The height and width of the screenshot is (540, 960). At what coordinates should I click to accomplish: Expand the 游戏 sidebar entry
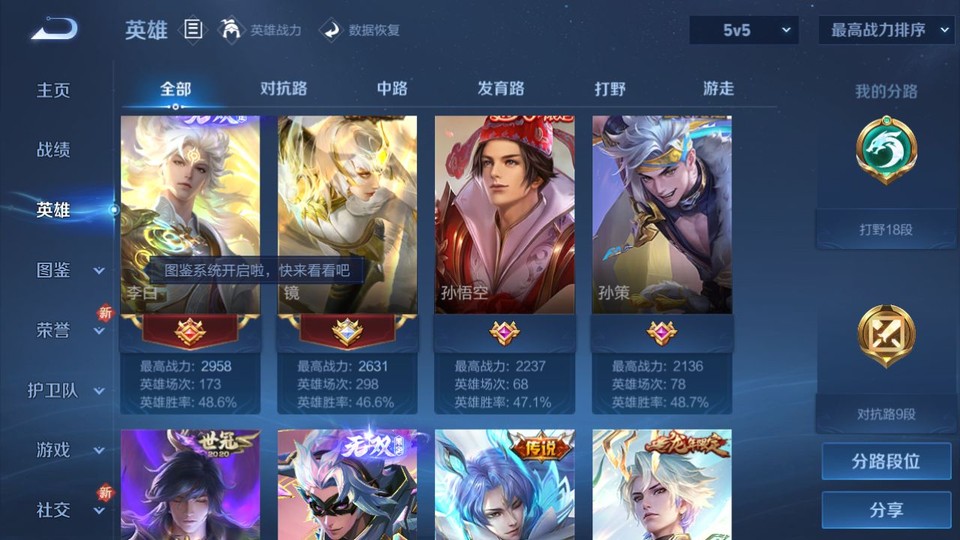tap(68, 450)
